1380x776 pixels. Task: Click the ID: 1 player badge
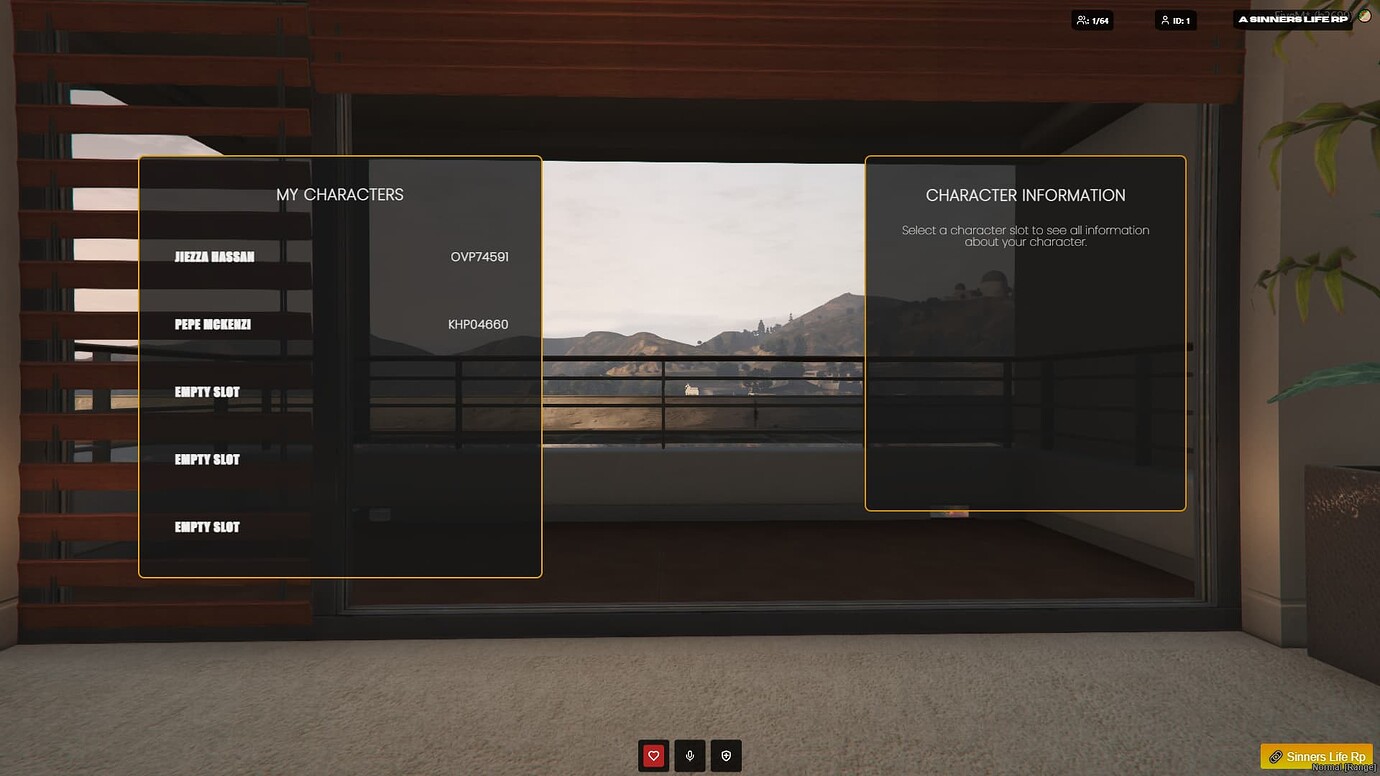[1177, 19]
